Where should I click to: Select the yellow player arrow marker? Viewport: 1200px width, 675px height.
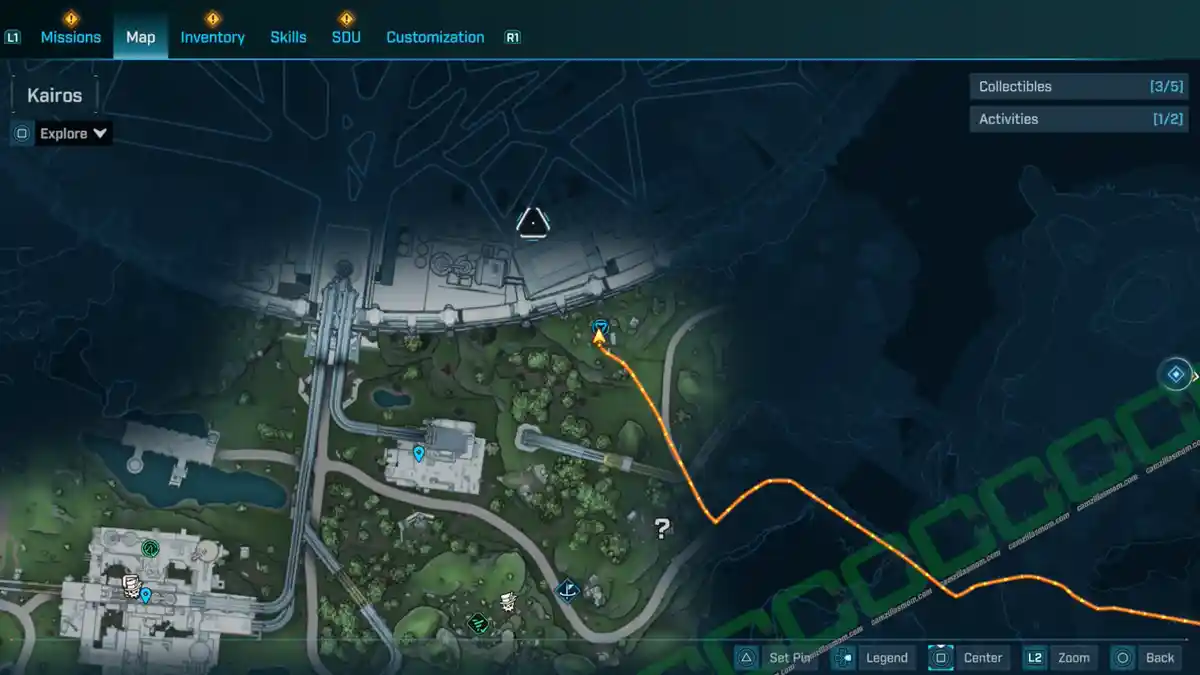tap(599, 338)
